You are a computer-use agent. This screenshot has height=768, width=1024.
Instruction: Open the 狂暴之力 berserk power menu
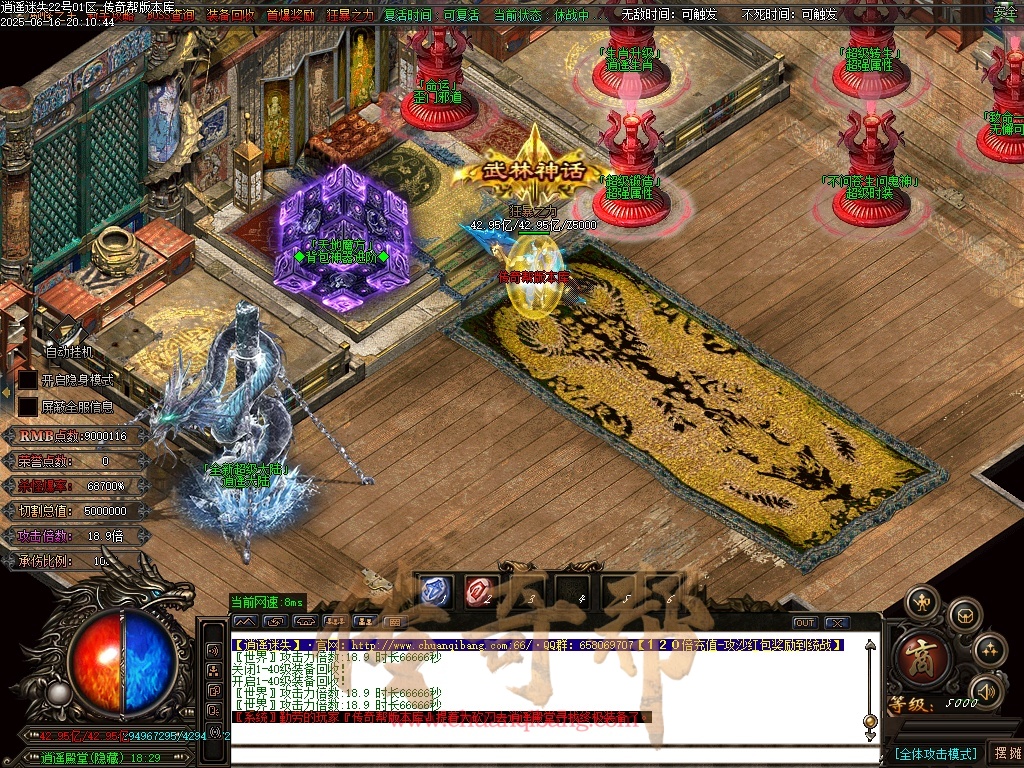pyautogui.click(x=349, y=16)
